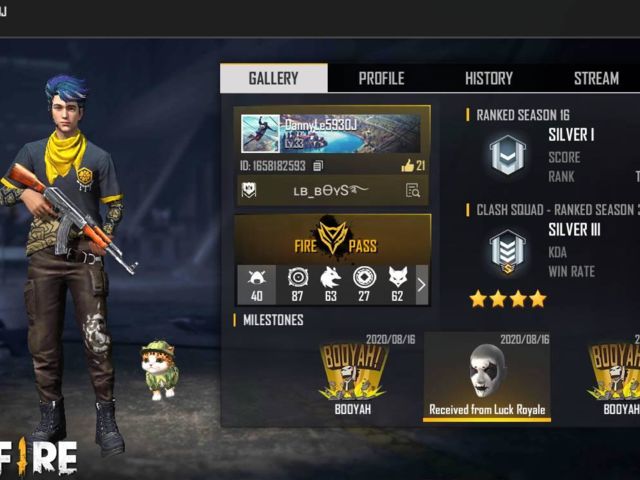View the Silver III Clash Squad badge
This screenshot has height=480, width=640.
507,252
